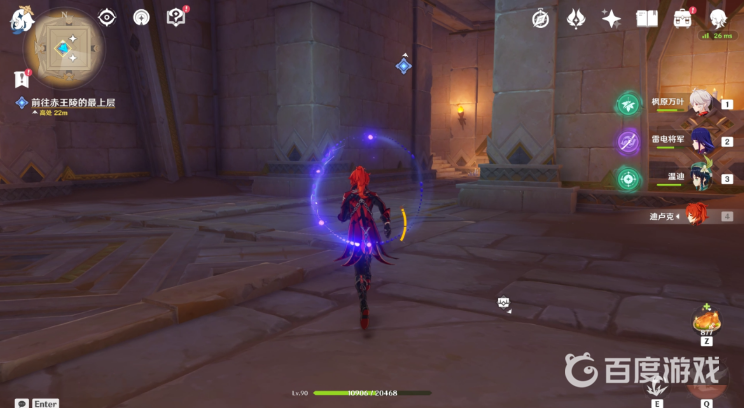Use the roast chicken food item
This screenshot has height=408, width=744.
click(706, 322)
